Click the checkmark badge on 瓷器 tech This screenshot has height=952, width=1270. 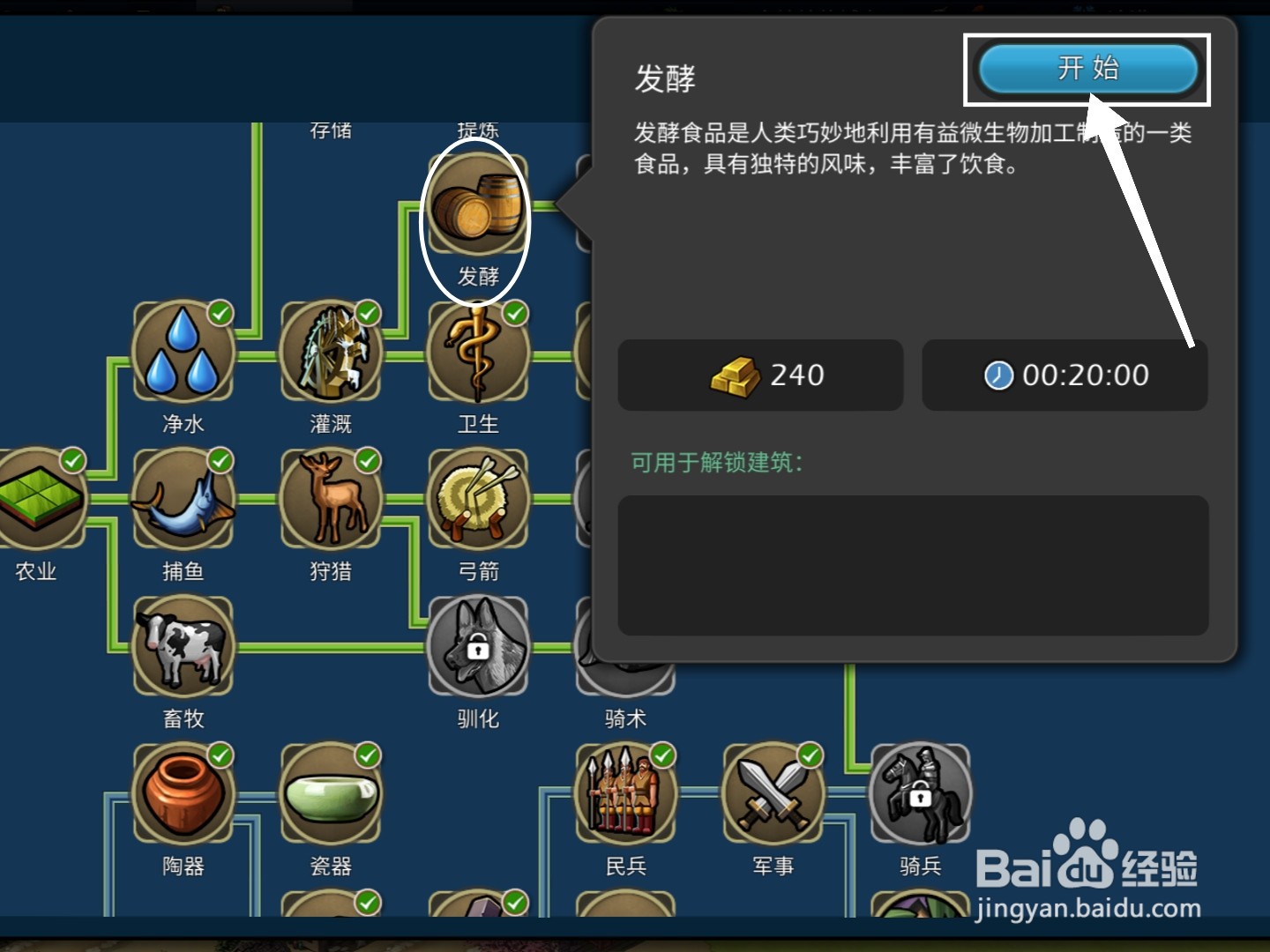point(368,755)
